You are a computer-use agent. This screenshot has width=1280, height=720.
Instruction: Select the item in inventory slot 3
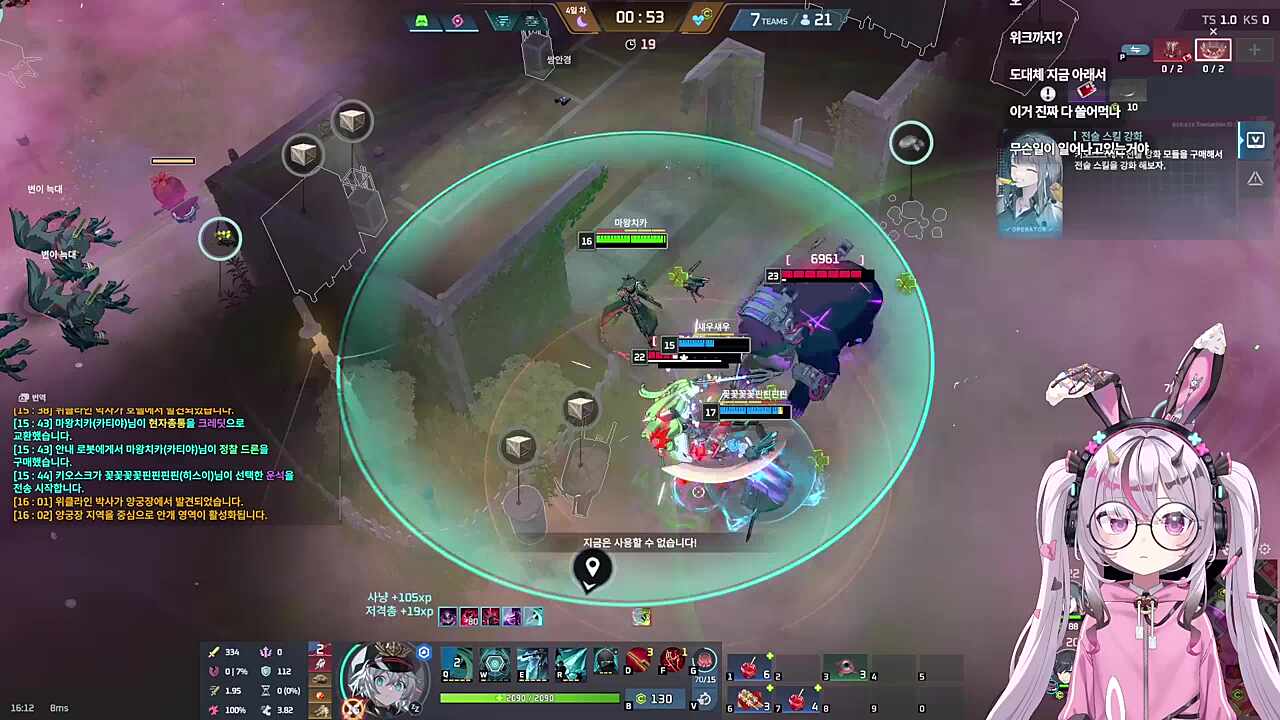[x=845, y=668]
